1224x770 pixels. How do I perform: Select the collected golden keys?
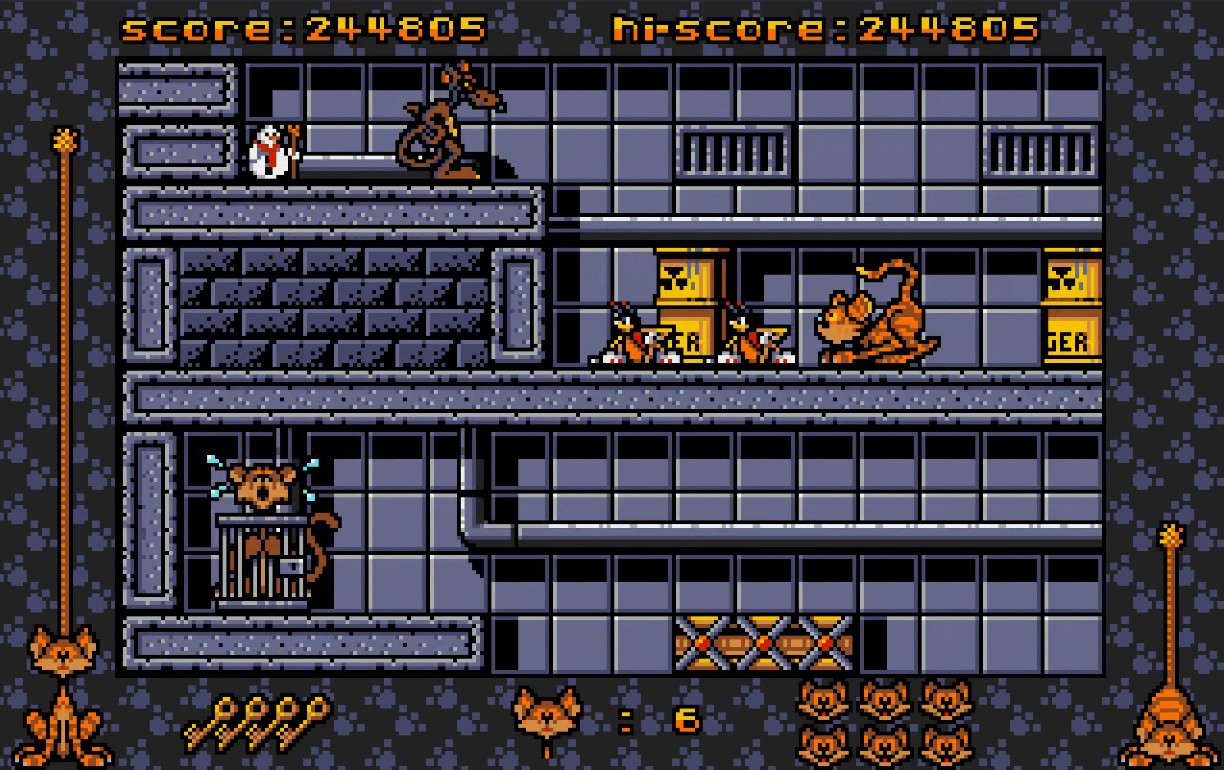coord(257,721)
